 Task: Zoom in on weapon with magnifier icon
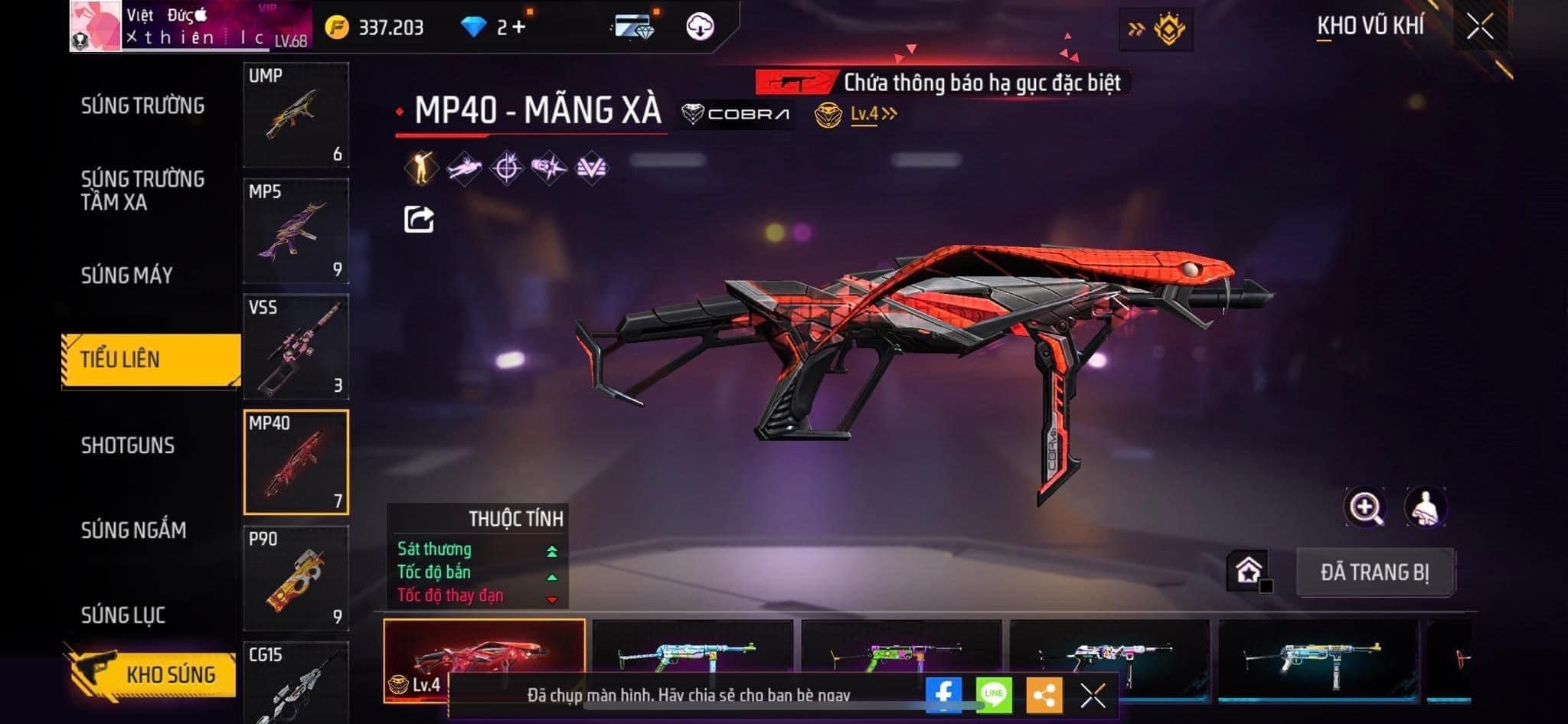point(1365,507)
